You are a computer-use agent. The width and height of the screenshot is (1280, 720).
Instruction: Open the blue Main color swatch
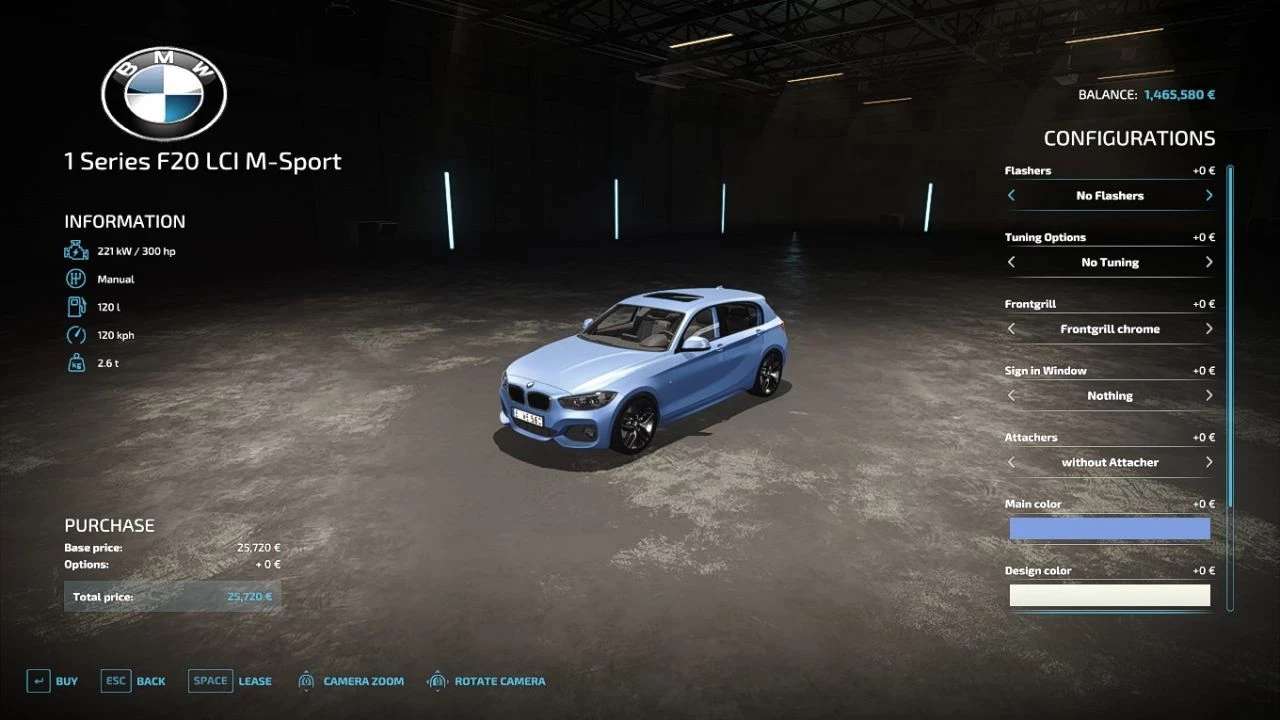pyautogui.click(x=1109, y=528)
